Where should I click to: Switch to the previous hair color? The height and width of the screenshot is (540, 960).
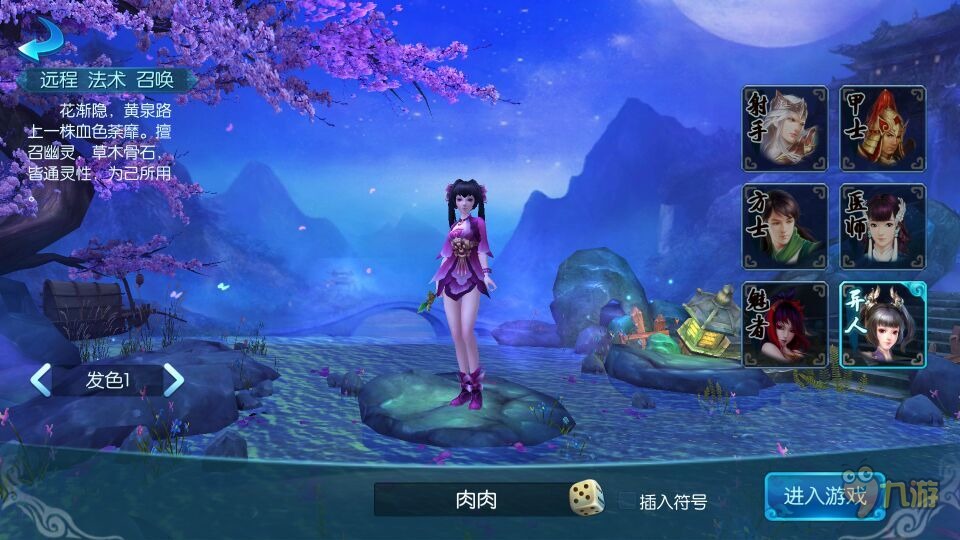pos(41,380)
